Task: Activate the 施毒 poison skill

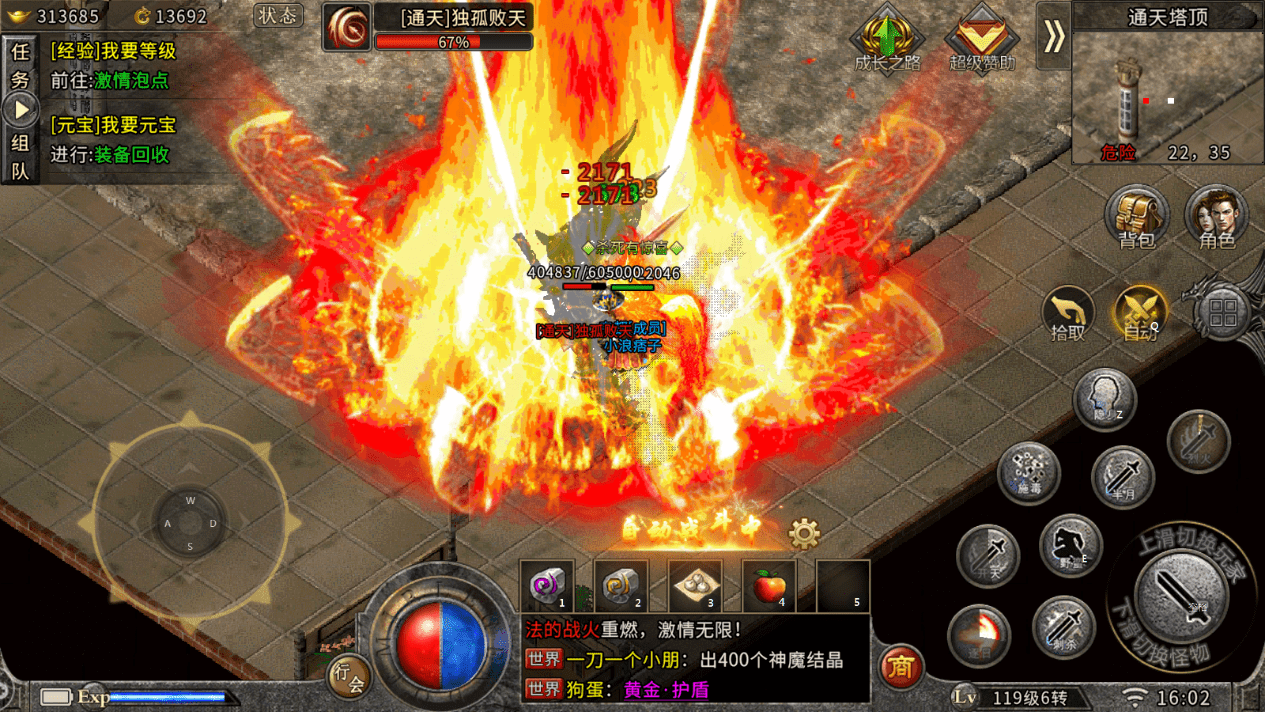Action: pos(1028,472)
